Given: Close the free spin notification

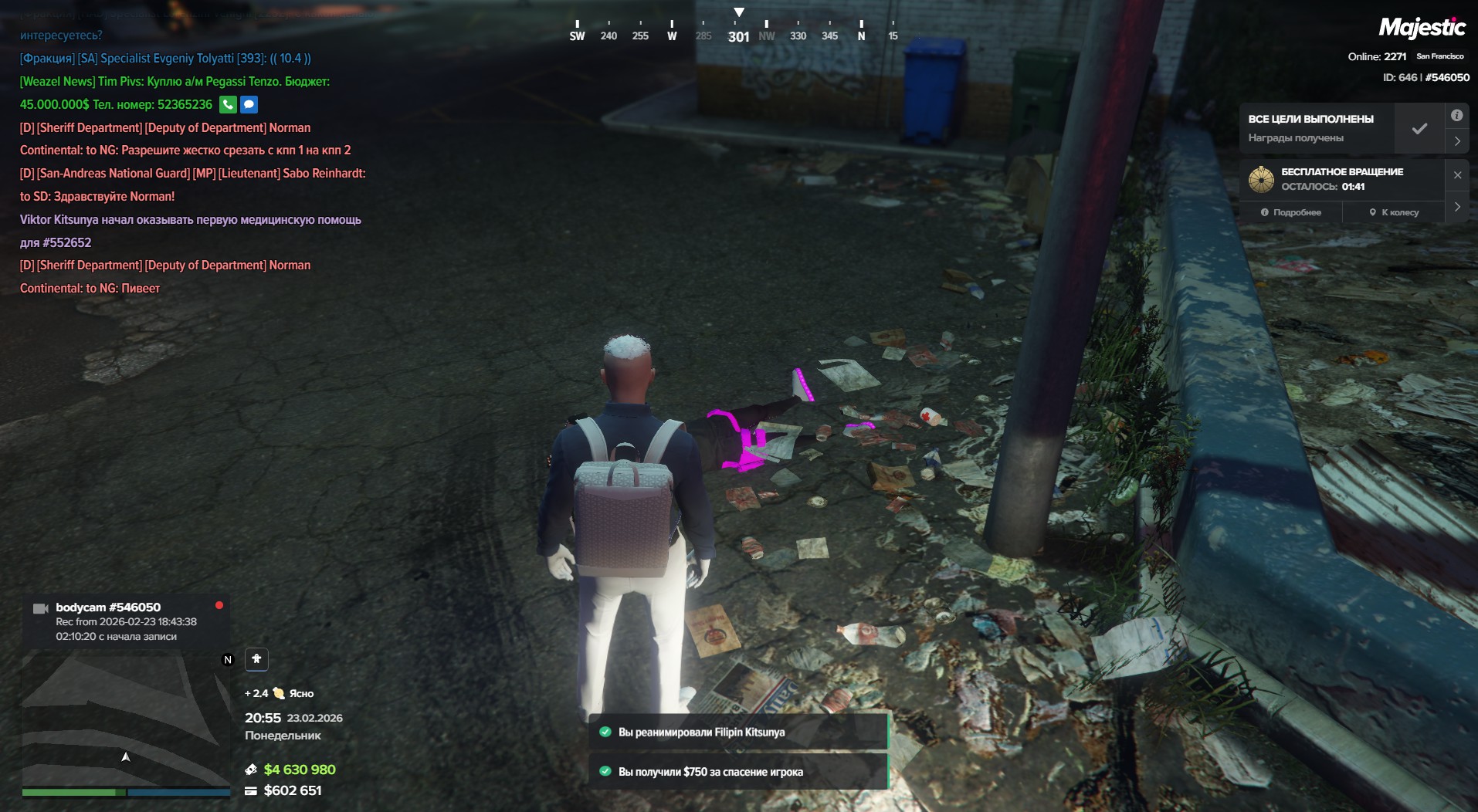Looking at the screenshot, I should [x=1457, y=175].
